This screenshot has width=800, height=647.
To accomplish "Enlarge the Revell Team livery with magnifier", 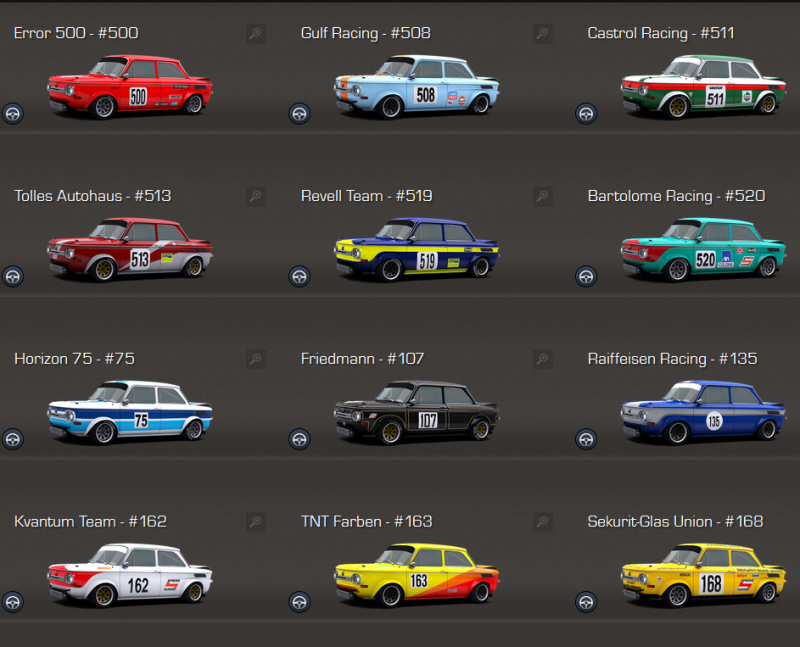I will (x=543, y=197).
